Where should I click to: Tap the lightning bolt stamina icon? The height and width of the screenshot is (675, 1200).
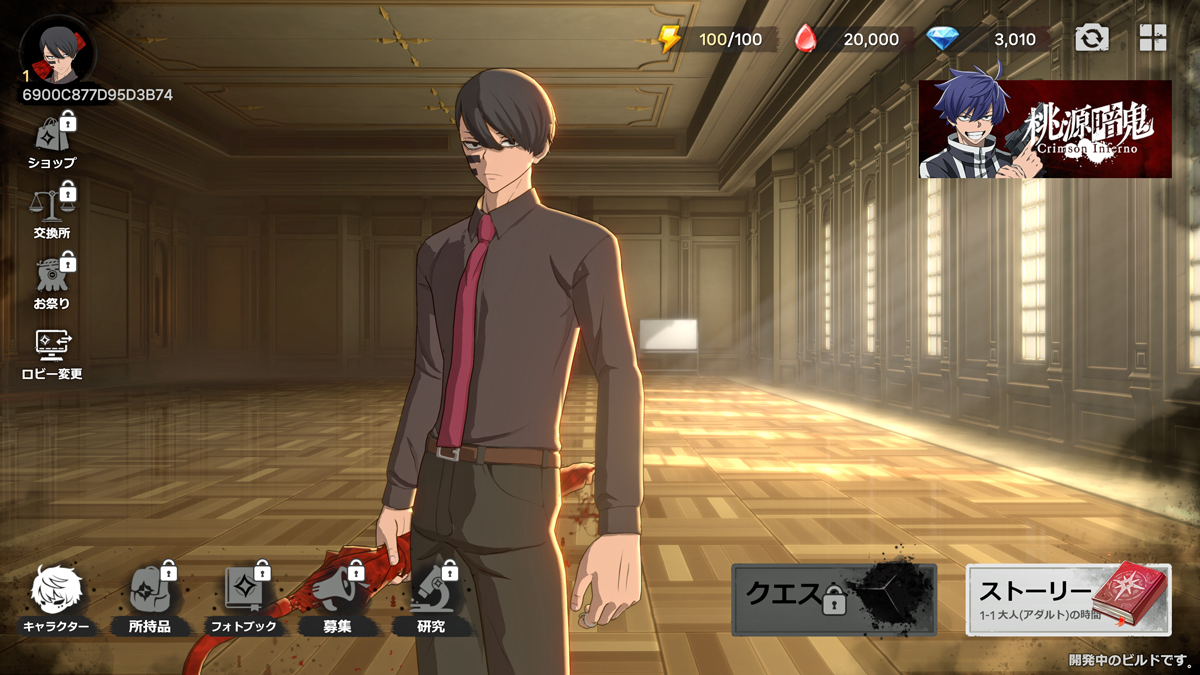coord(669,39)
